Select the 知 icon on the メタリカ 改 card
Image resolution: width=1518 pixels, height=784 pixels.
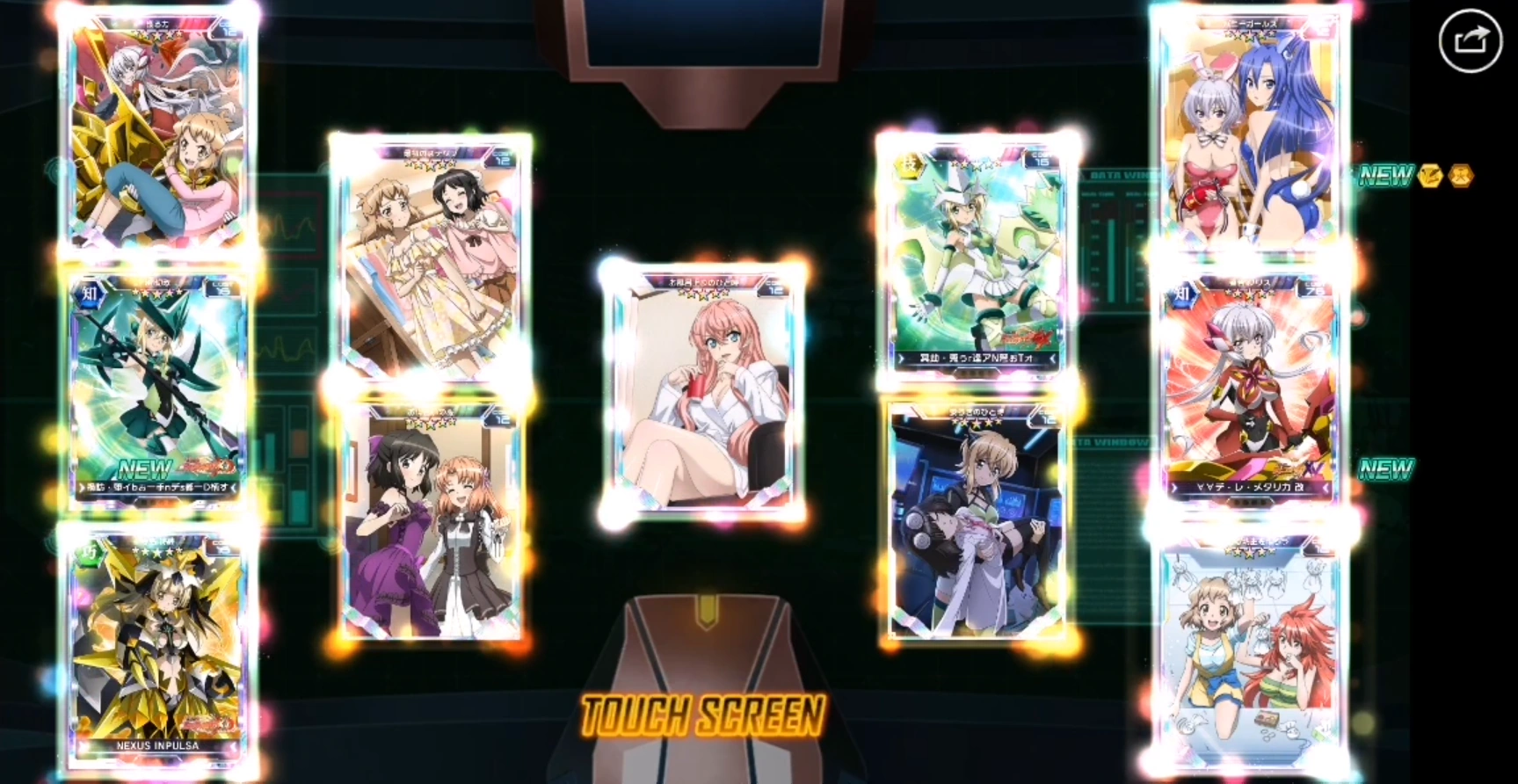(1182, 294)
